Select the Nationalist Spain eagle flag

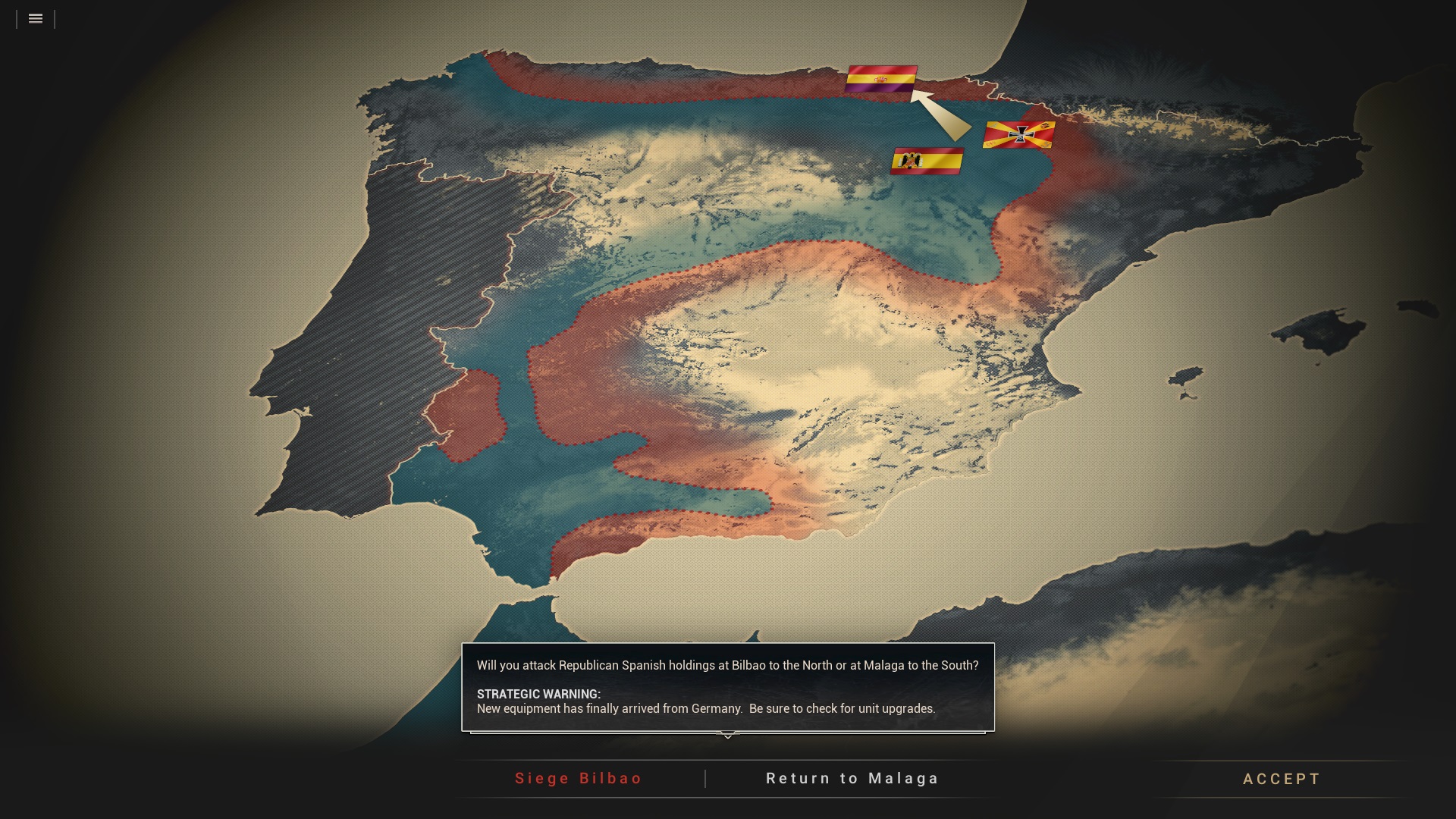click(927, 161)
